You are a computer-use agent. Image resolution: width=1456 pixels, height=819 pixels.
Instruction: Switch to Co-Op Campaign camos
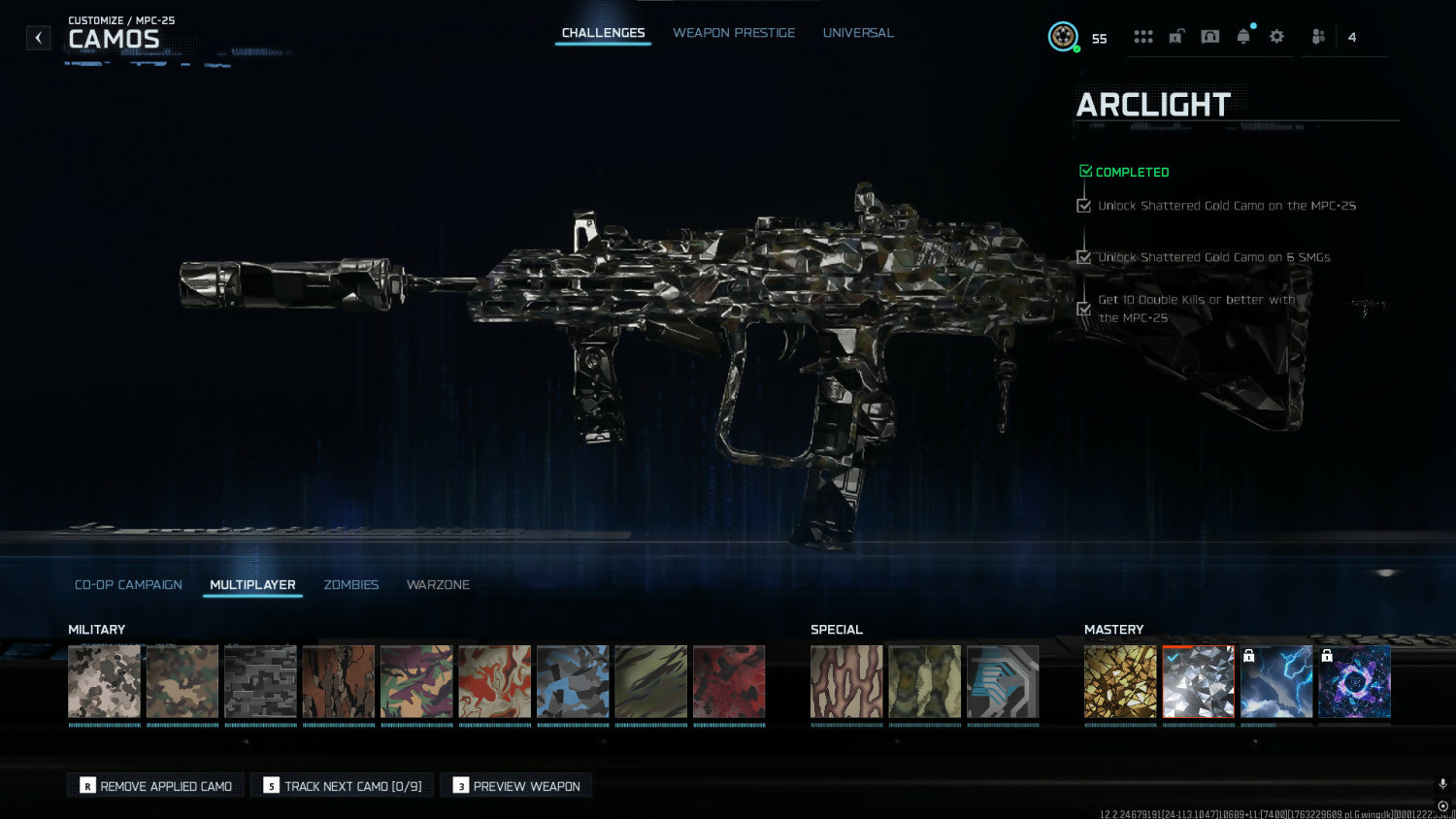coord(128,585)
